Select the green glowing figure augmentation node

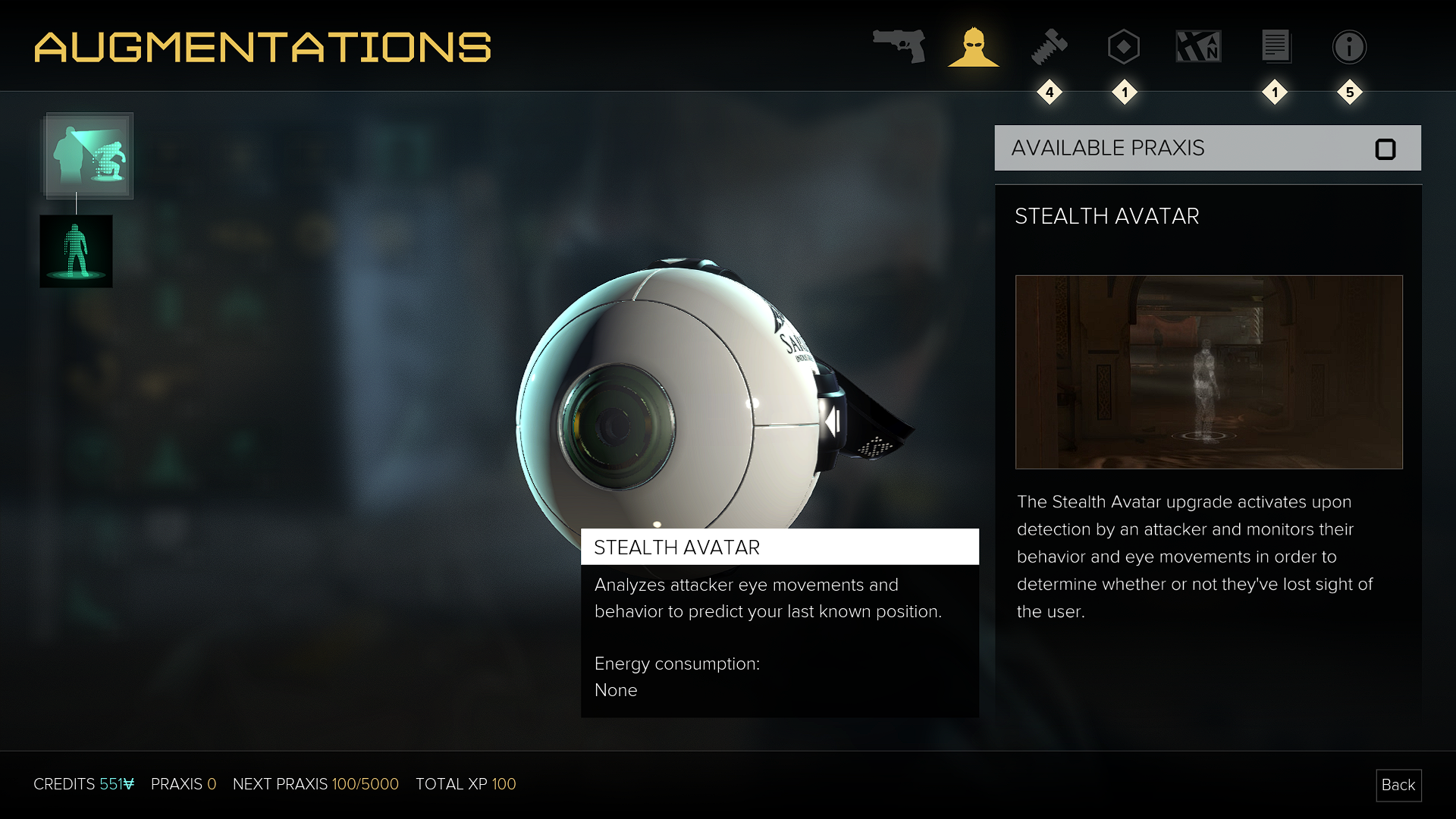click(x=76, y=251)
